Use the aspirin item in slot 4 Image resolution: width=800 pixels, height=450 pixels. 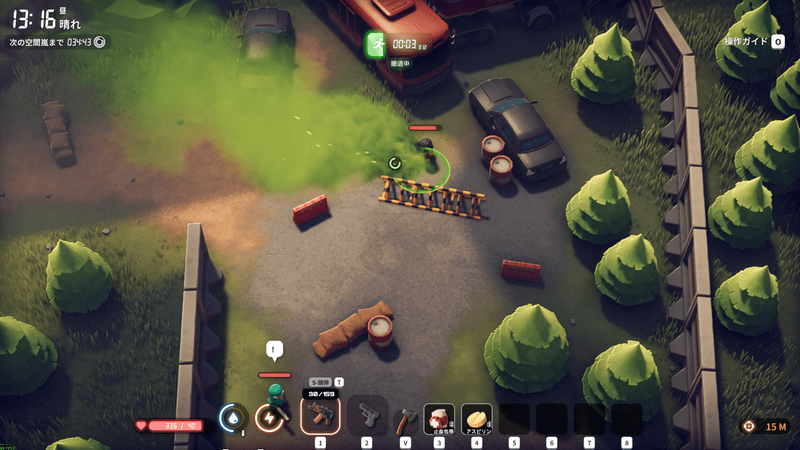pos(477,417)
